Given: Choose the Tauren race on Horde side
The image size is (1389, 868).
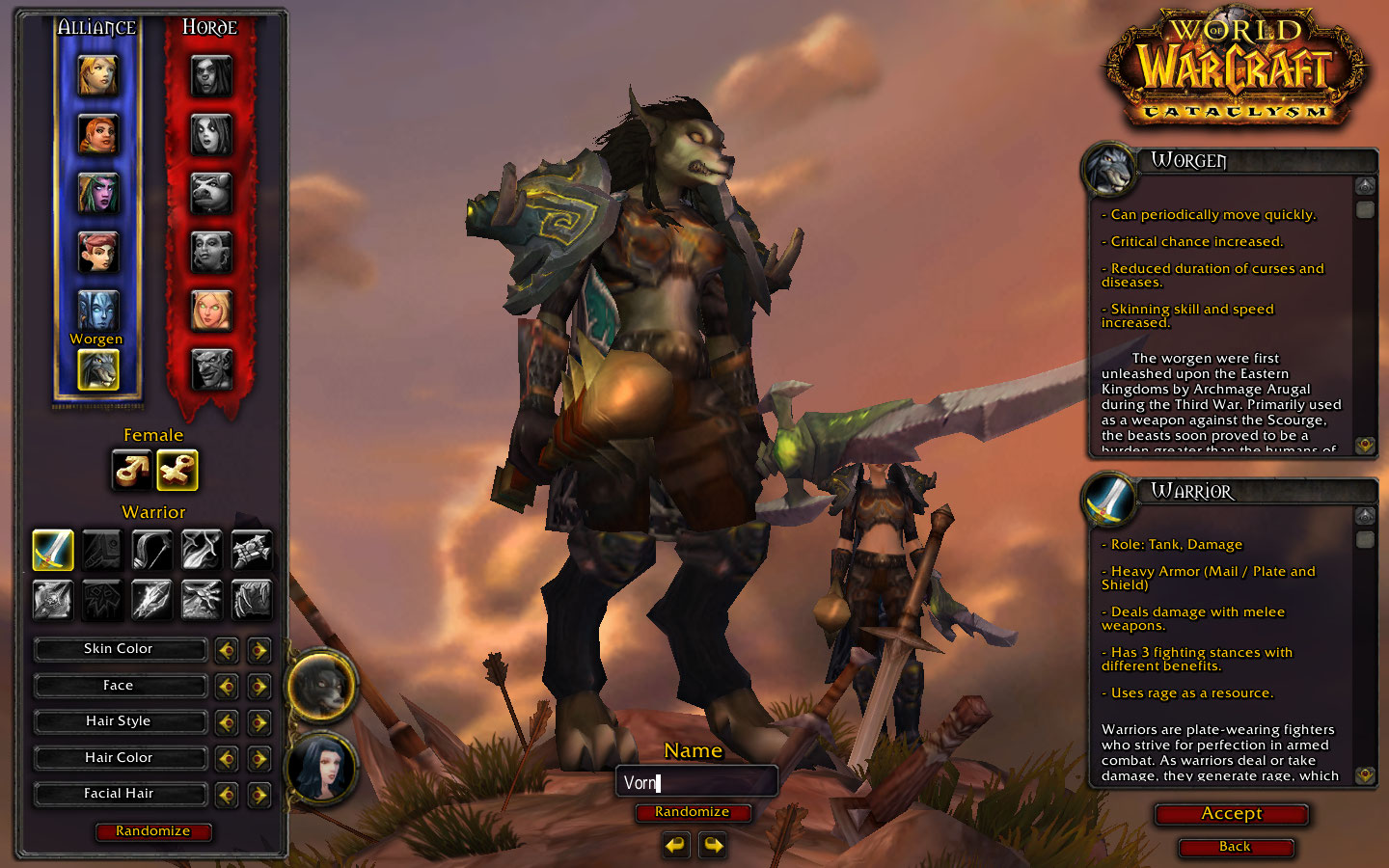Looking at the screenshot, I should (x=211, y=193).
